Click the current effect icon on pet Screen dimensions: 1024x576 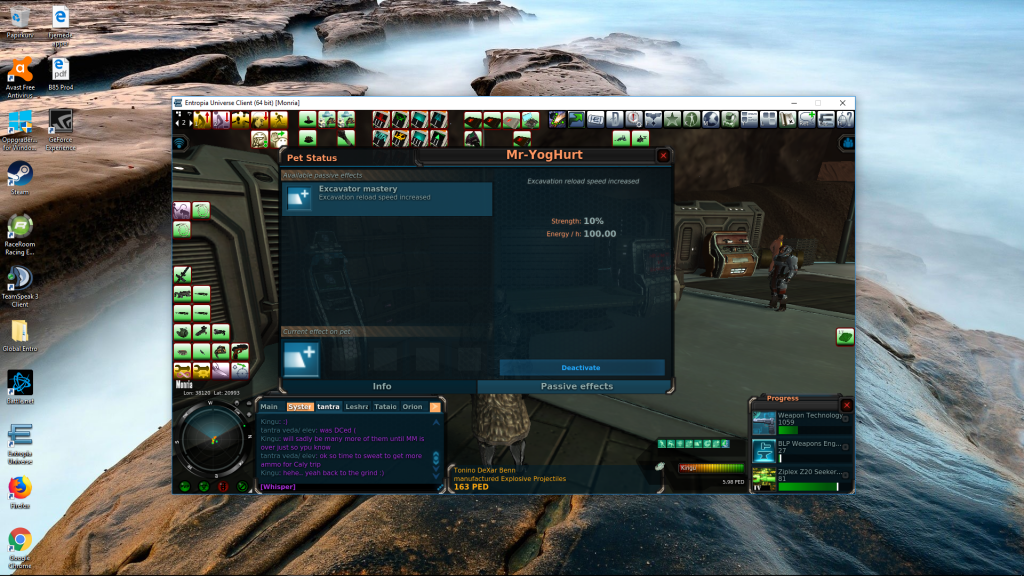pos(301,359)
